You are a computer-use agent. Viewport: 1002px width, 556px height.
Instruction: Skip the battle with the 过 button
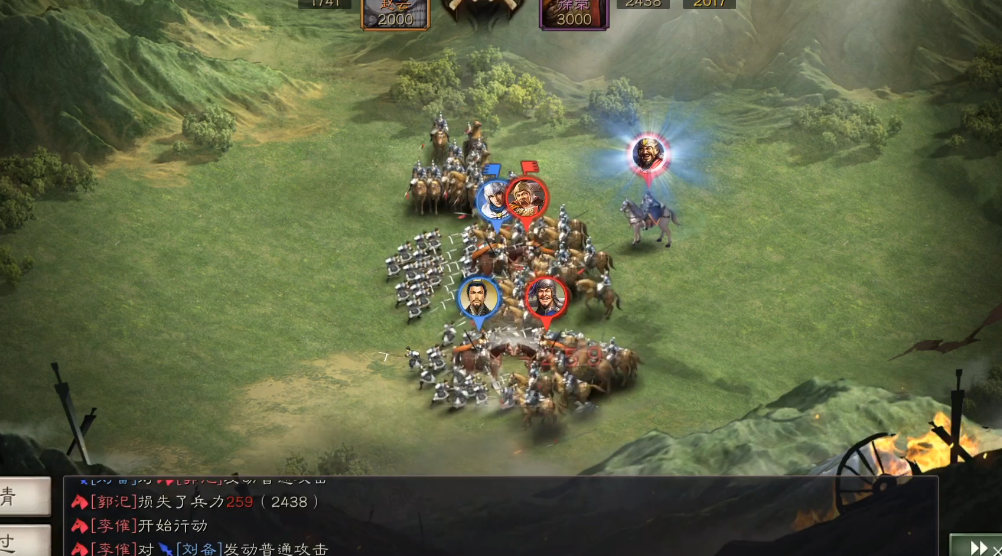tap(24, 541)
